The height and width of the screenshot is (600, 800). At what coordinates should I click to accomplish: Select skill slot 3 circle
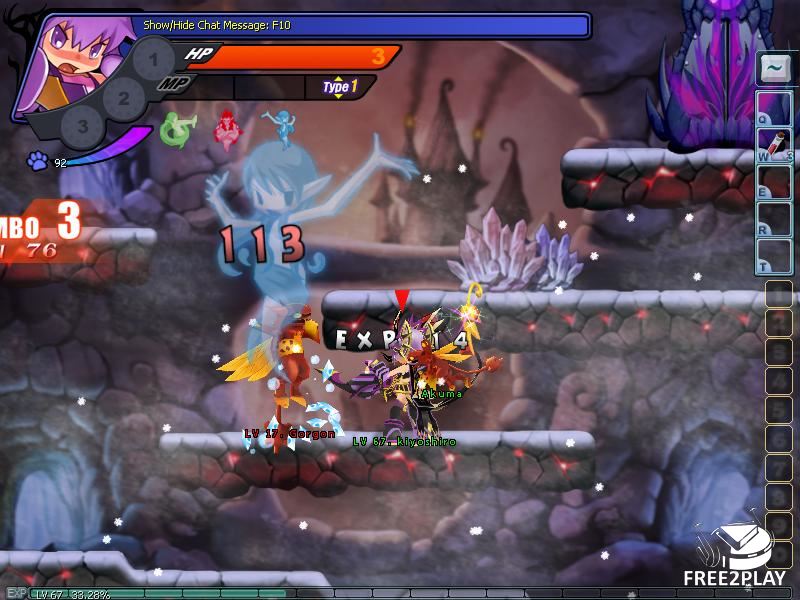coord(83,127)
